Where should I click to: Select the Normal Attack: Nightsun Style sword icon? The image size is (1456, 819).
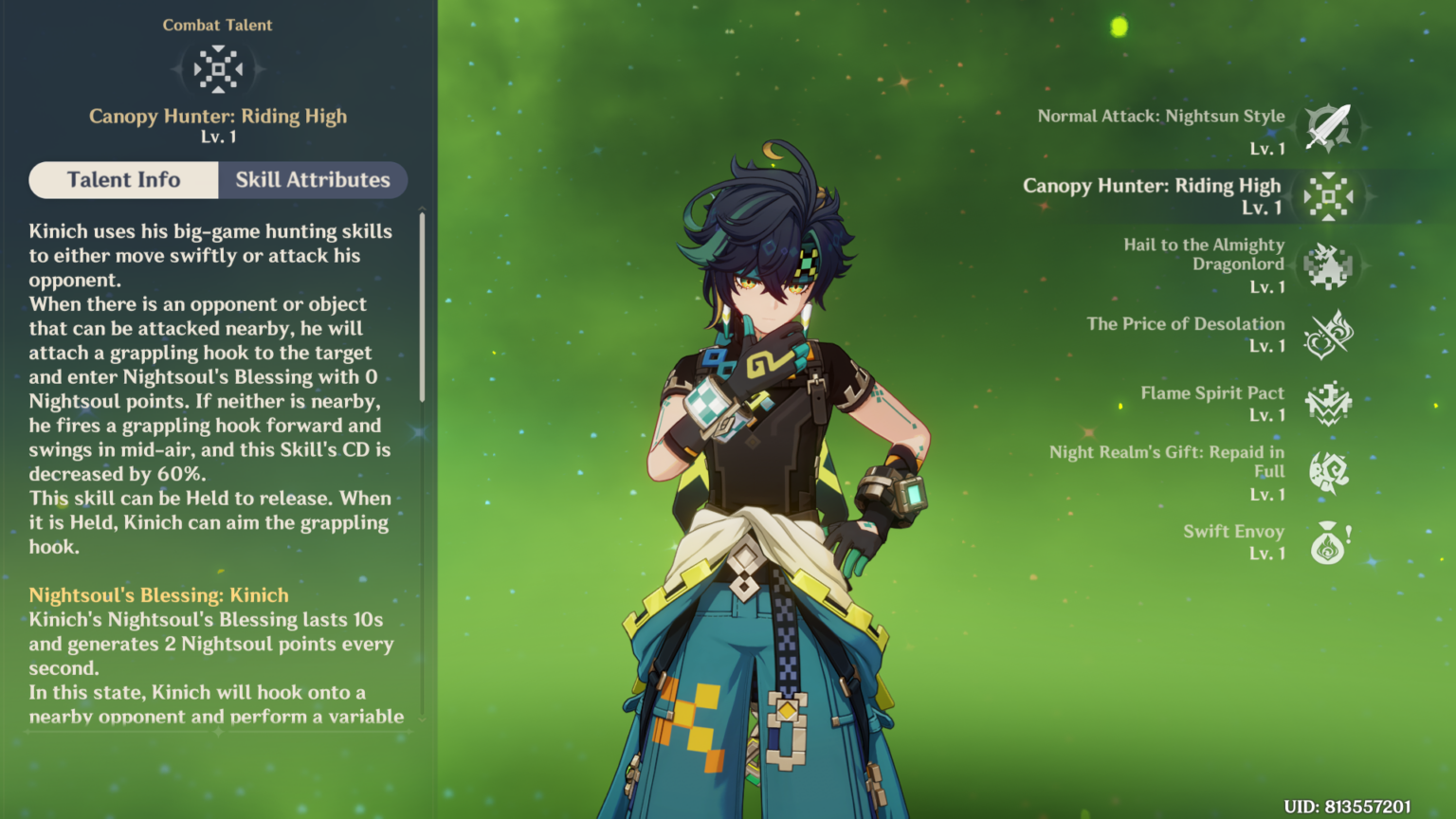[x=1331, y=126]
